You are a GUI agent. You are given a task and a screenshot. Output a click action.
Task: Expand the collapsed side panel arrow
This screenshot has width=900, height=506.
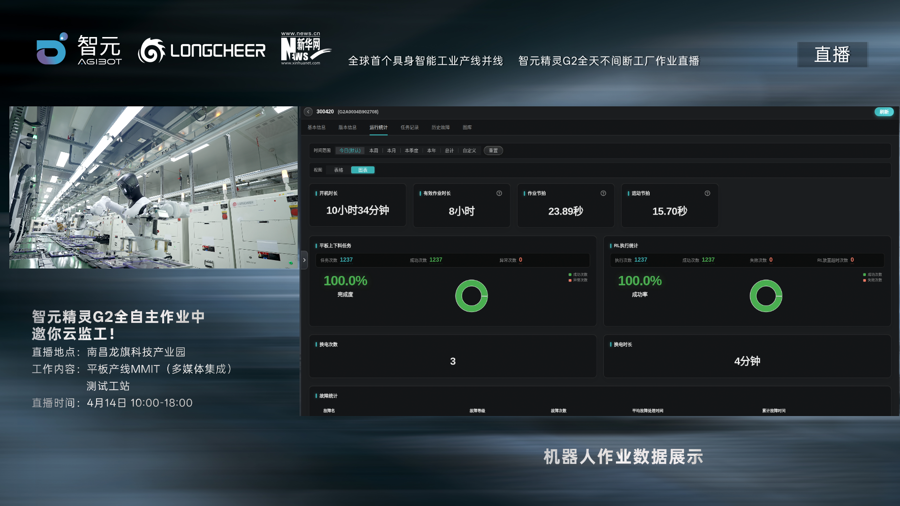pos(305,260)
